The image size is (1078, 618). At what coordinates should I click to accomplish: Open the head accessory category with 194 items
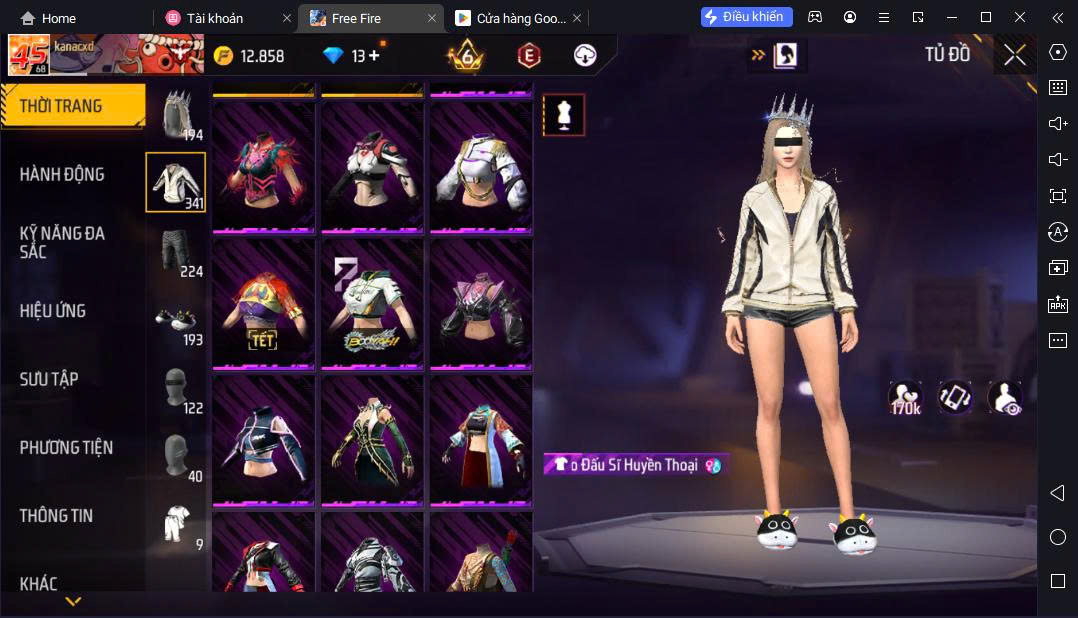pos(175,114)
